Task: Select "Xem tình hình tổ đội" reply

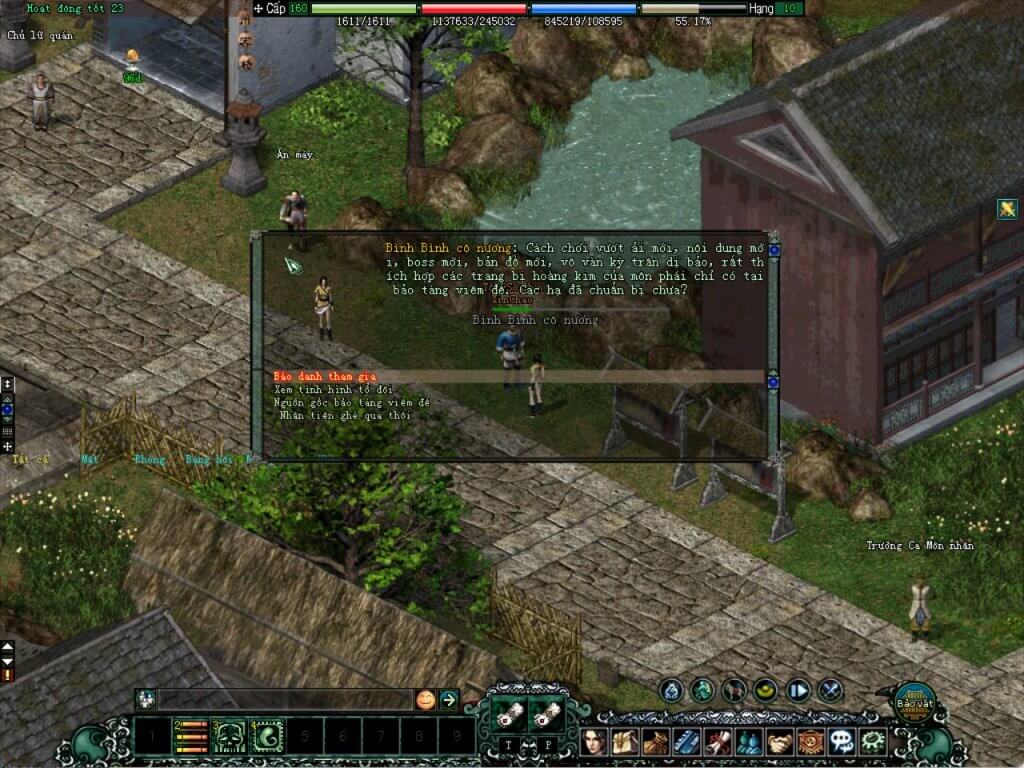Action: (x=333, y=389)
